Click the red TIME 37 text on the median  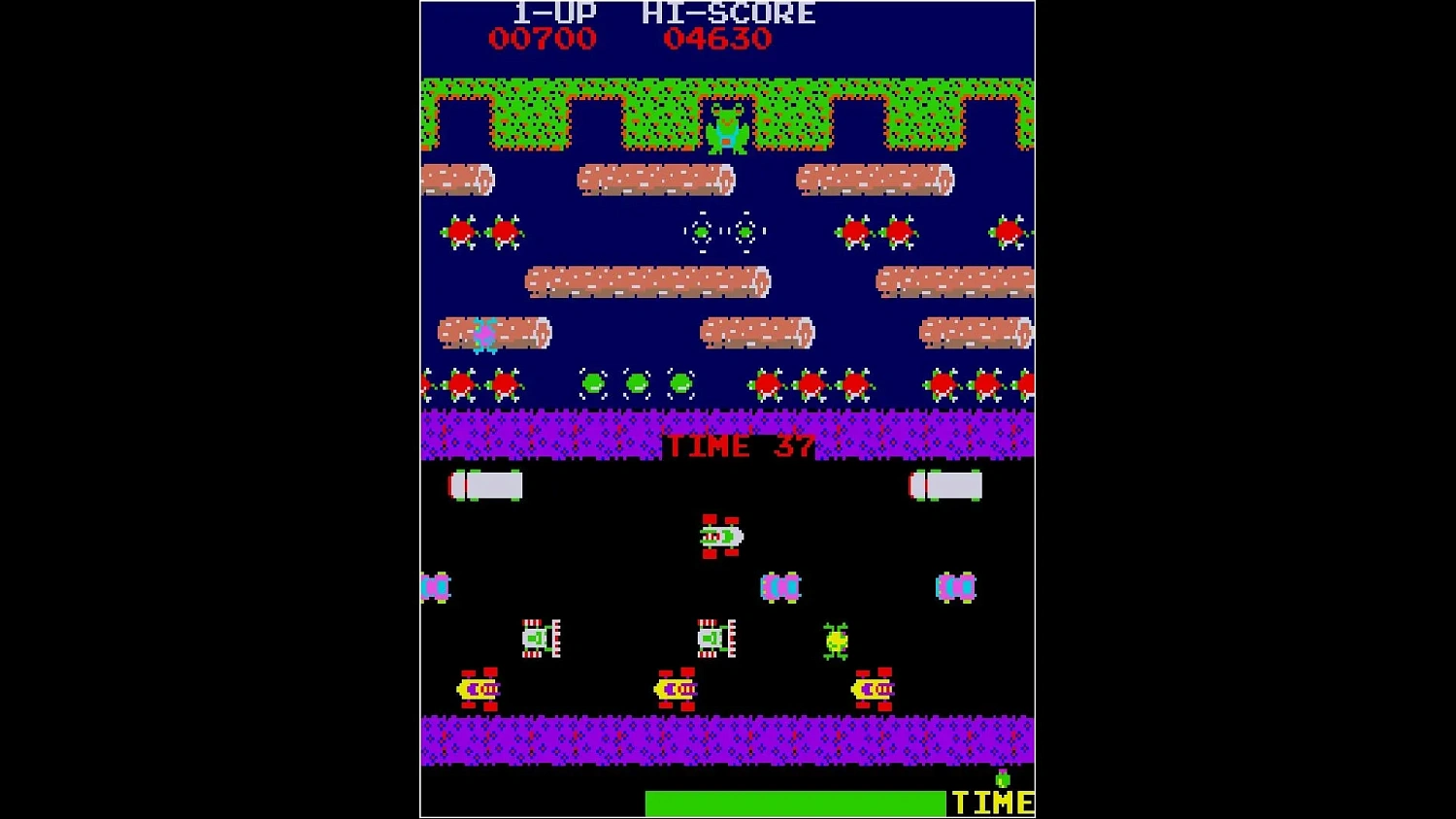pos(738,446)
